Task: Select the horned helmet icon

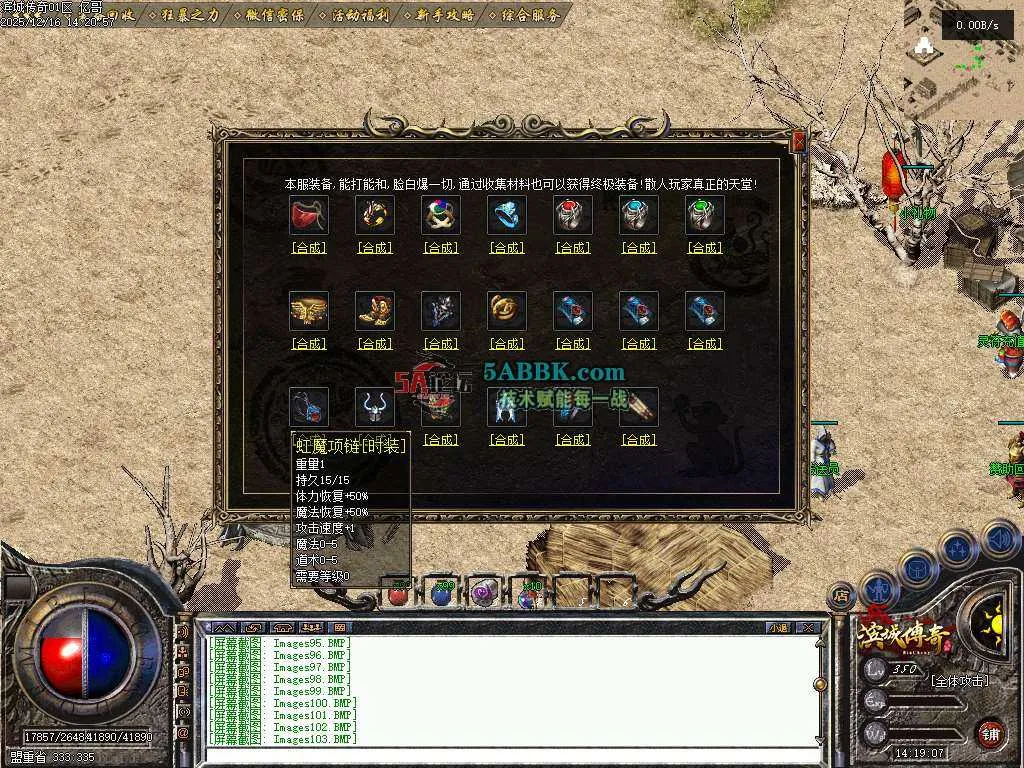Action: [375, 407]
